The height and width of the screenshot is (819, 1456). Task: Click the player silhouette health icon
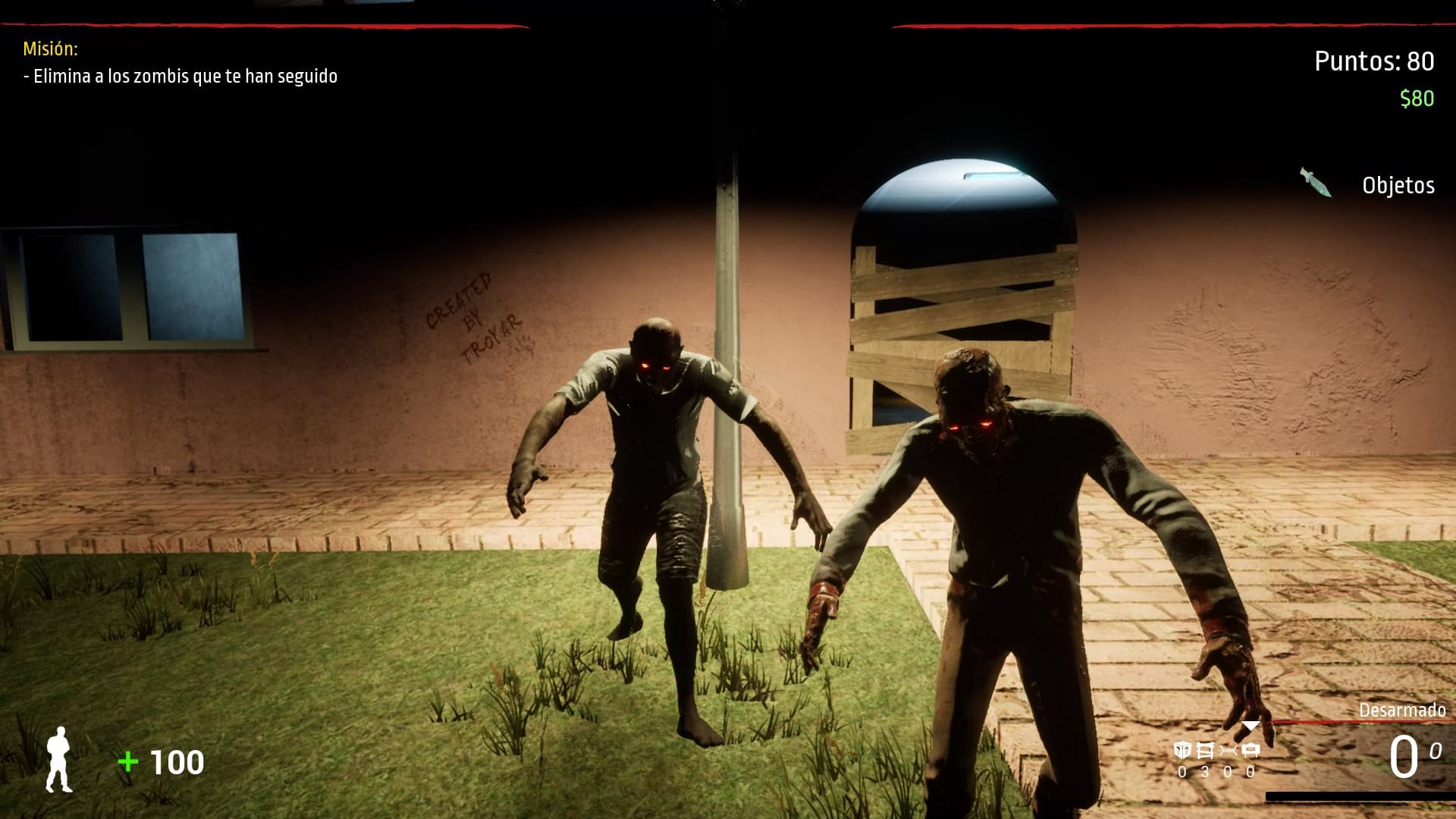pyautogui.click(x=59, y=758)
